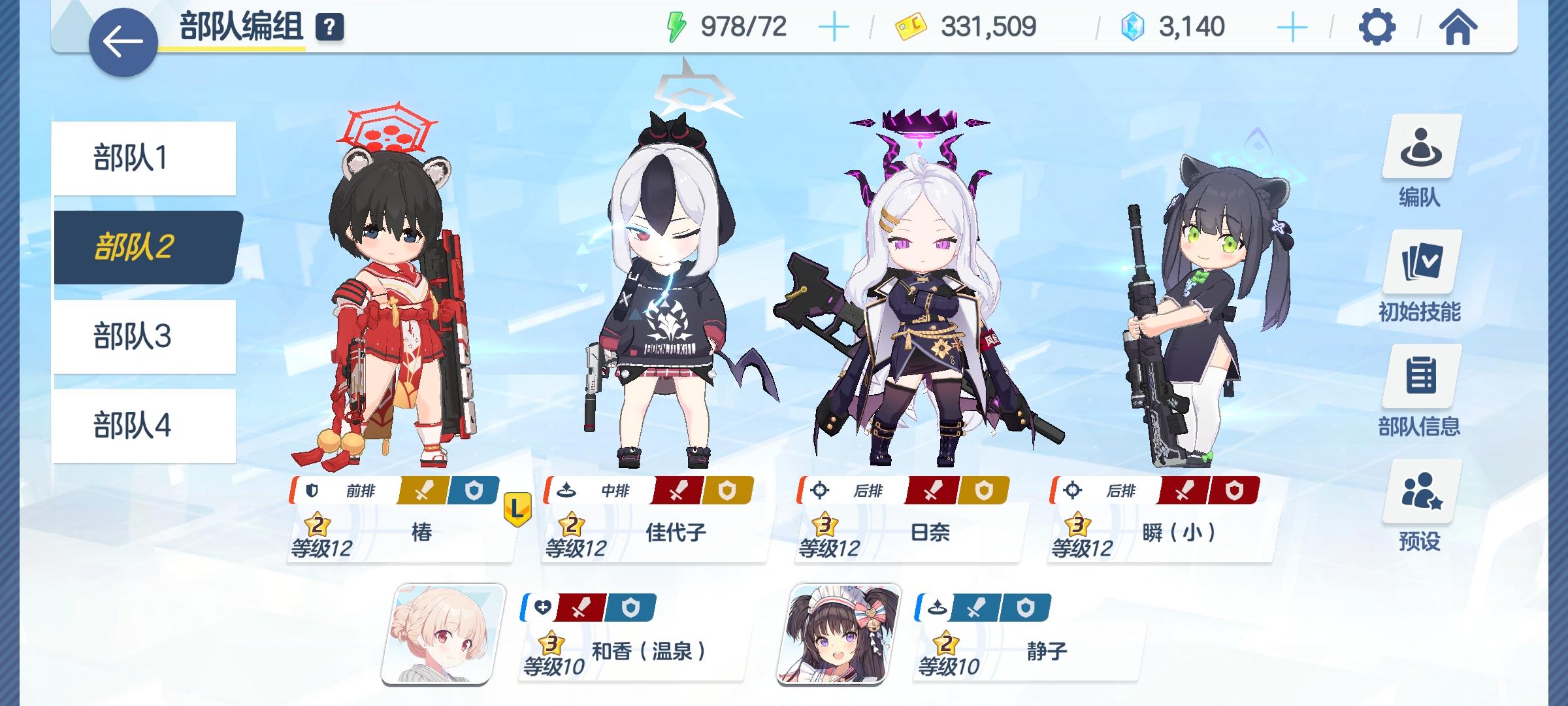
Task: Click the help "?" icon beside 部队编组
Action: click(331, 27)
